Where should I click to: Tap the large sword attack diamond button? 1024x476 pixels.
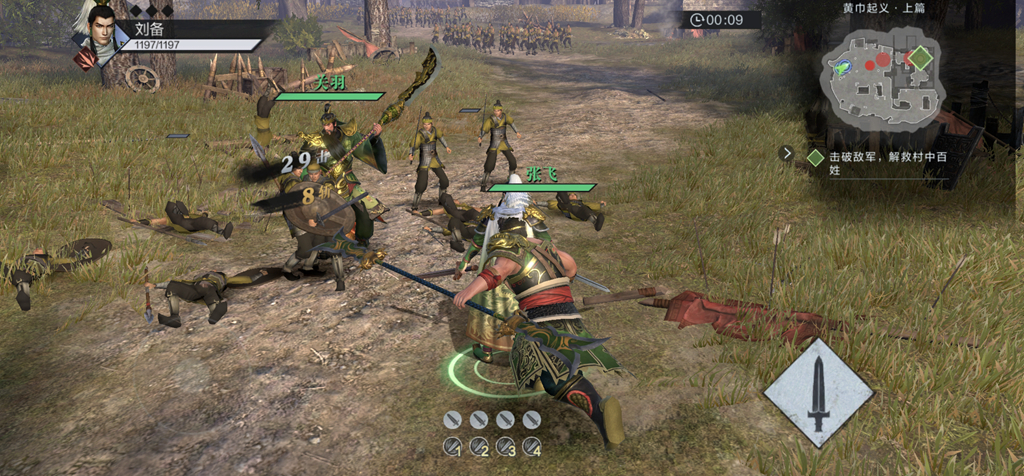(819, 392)
